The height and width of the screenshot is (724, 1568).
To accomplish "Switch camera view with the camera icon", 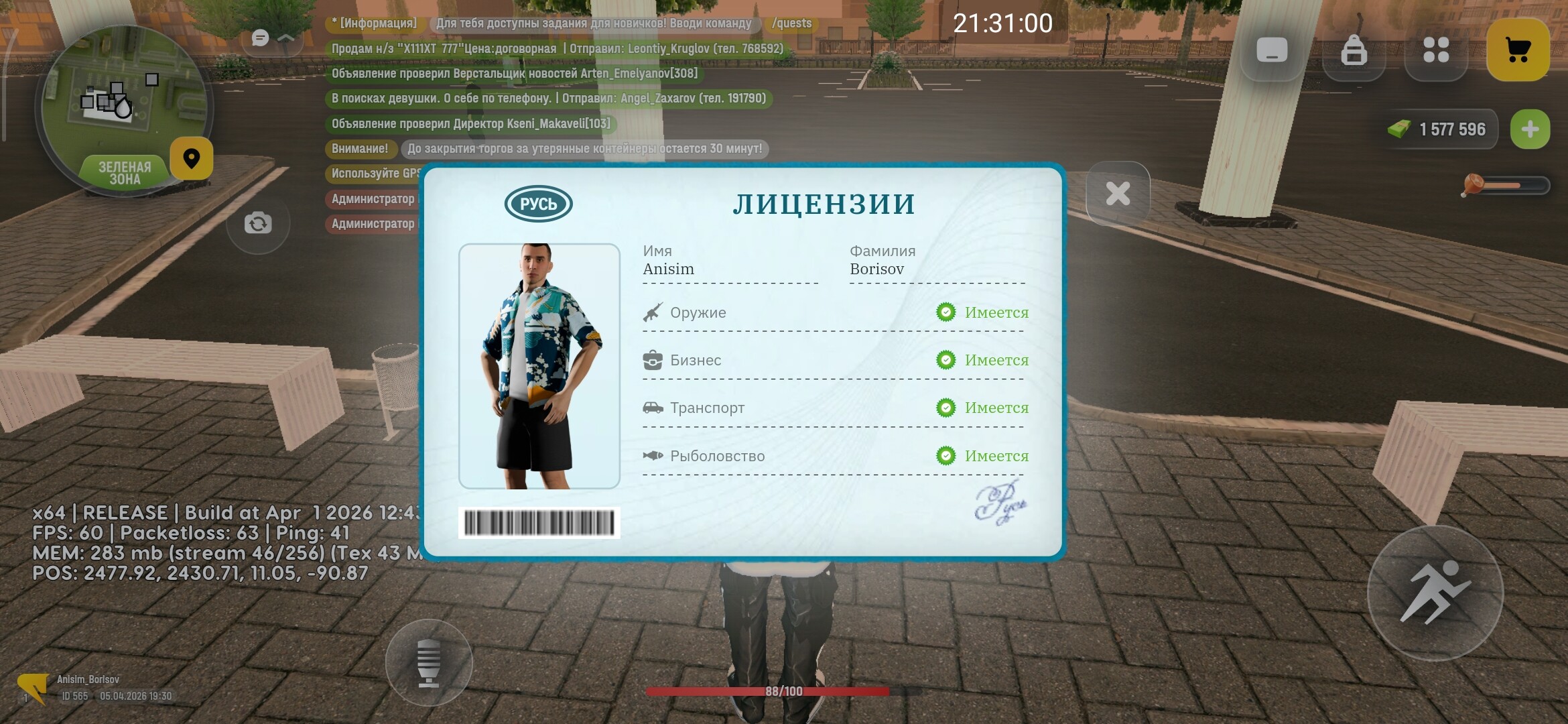I will [x=258, y=223].
